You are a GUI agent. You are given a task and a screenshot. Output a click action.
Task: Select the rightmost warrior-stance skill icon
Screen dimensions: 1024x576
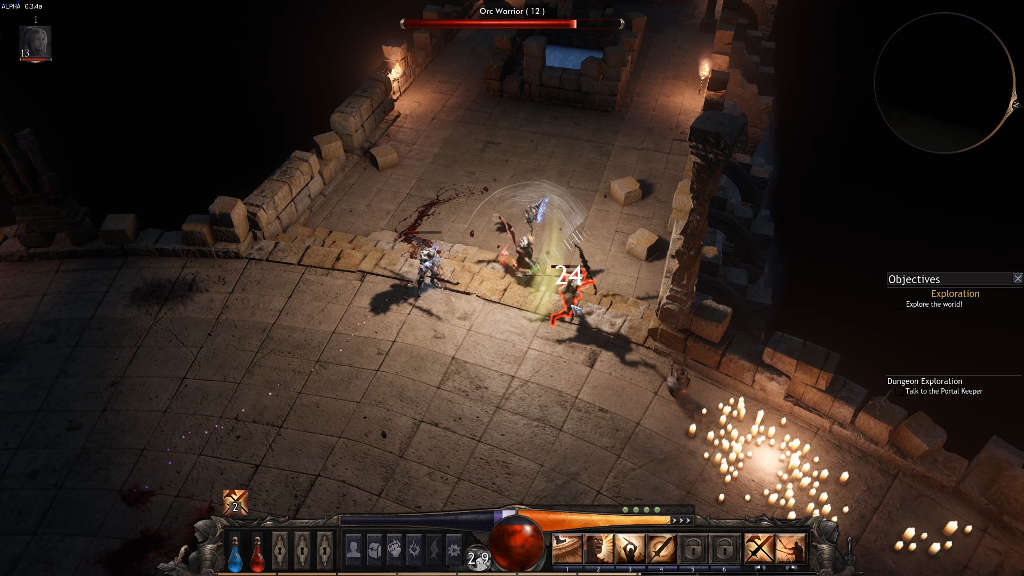click(x=791, y=548)
